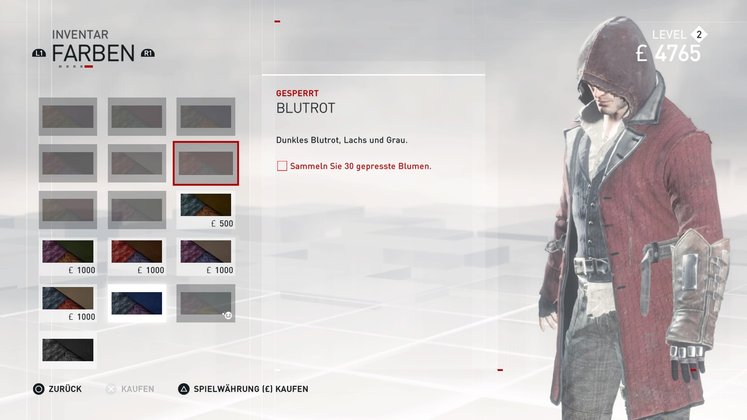747x420 pixels.
Task: Select the locked Blutrot swatch outlined in red
Action: click(206, 163)
